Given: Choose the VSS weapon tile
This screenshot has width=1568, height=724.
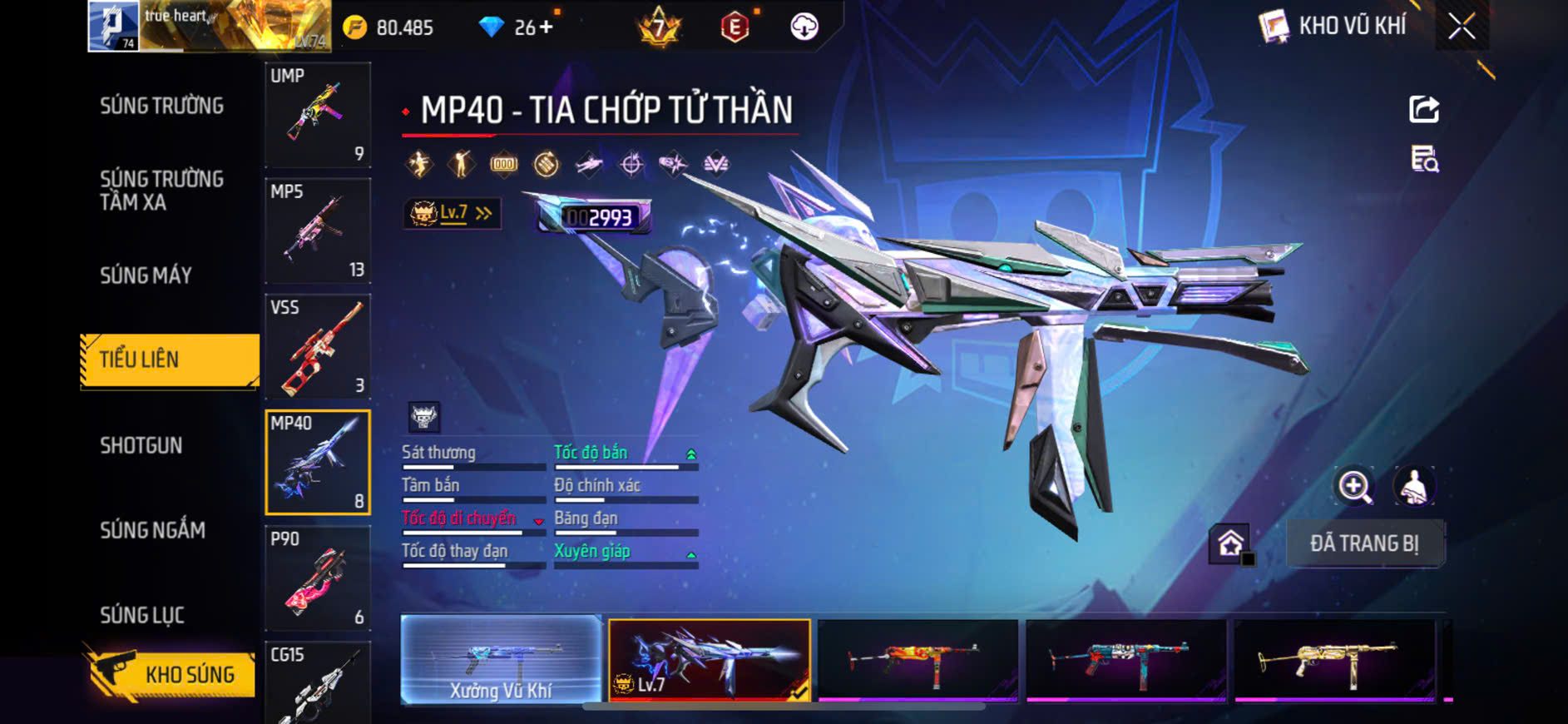Looking at the screenshot, I should pos(318,346).
